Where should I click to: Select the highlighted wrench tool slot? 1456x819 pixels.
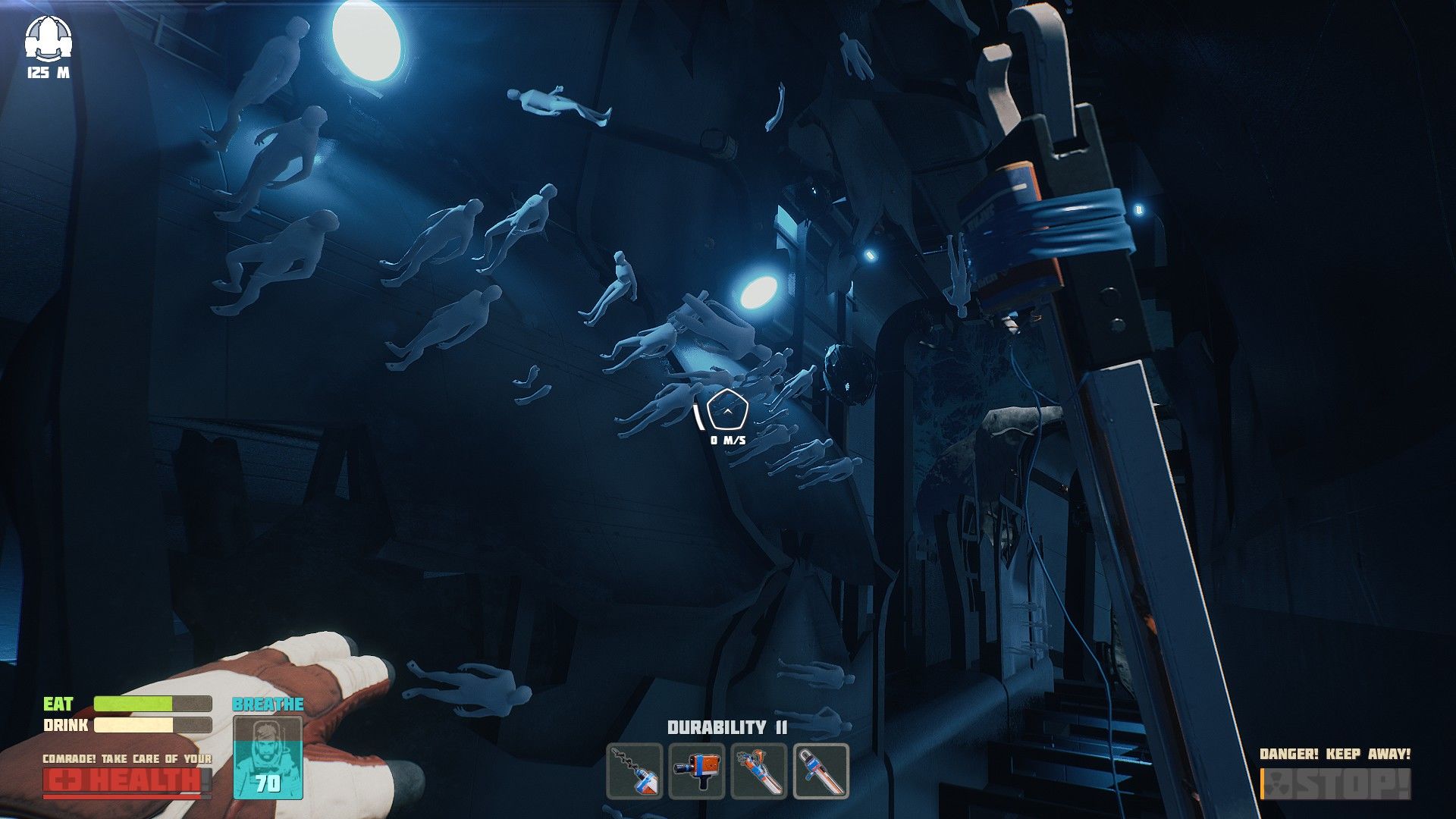coord(821,771)
